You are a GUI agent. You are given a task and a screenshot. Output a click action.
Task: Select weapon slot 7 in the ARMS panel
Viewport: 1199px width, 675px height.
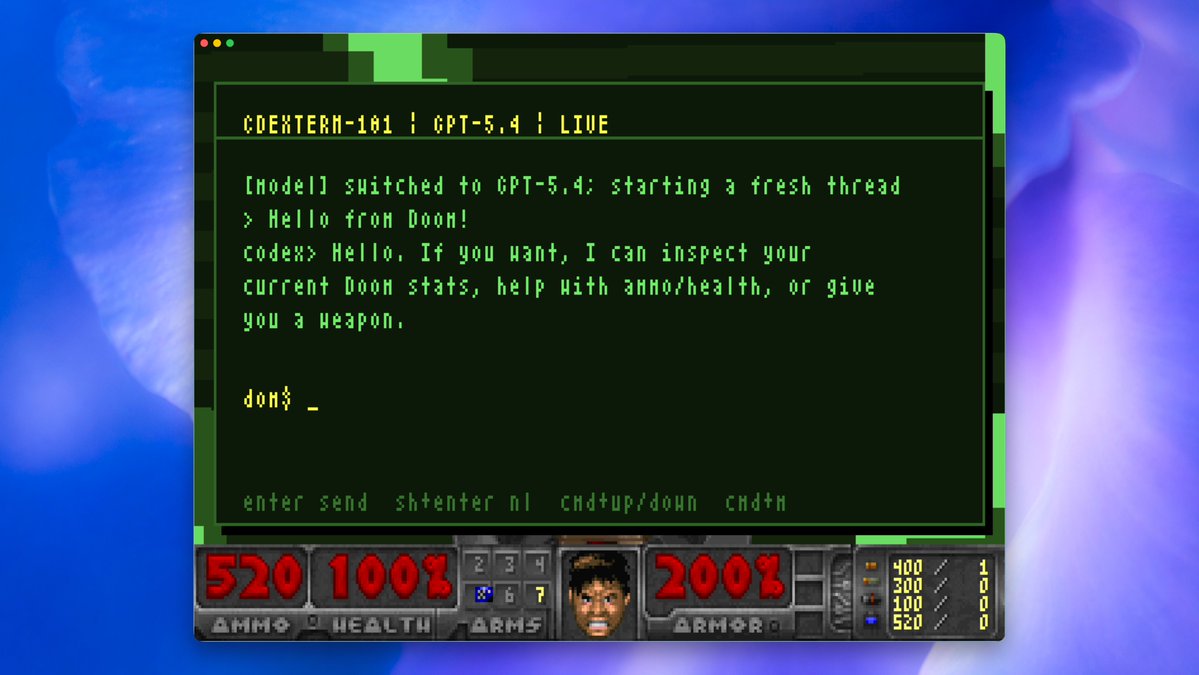coord(540,595)
